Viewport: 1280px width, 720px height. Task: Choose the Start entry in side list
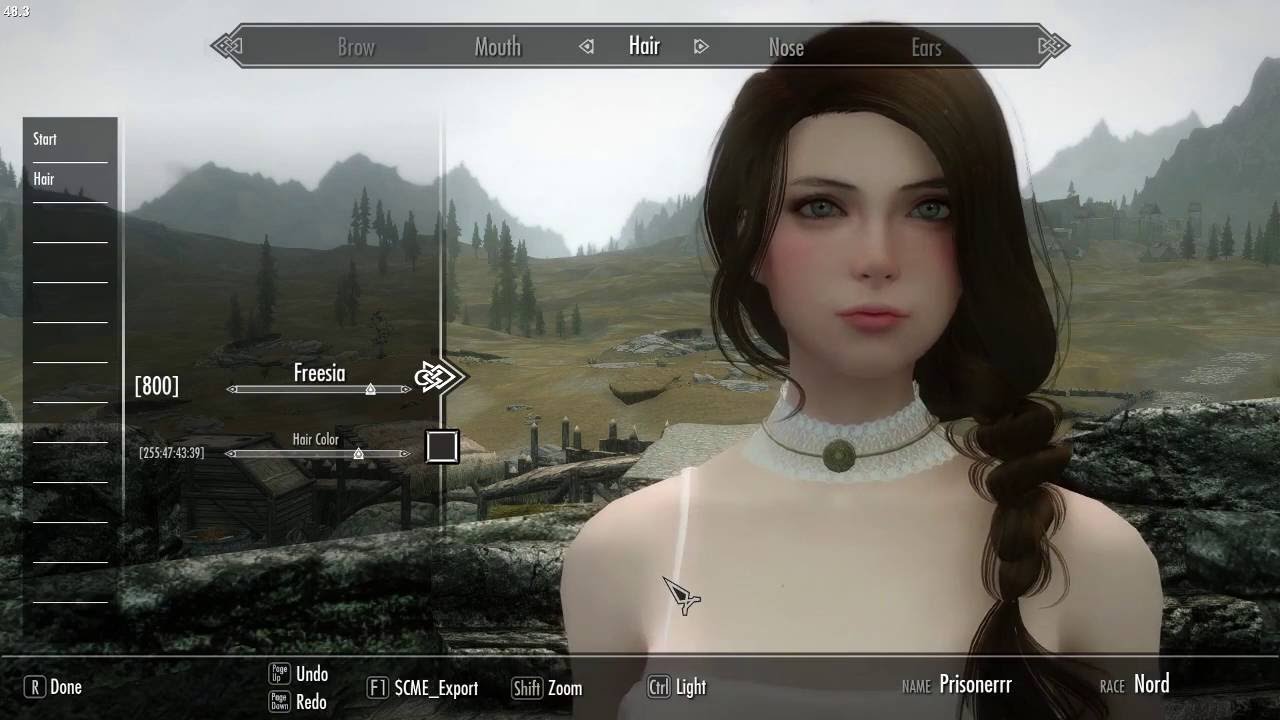click(45, 139)
